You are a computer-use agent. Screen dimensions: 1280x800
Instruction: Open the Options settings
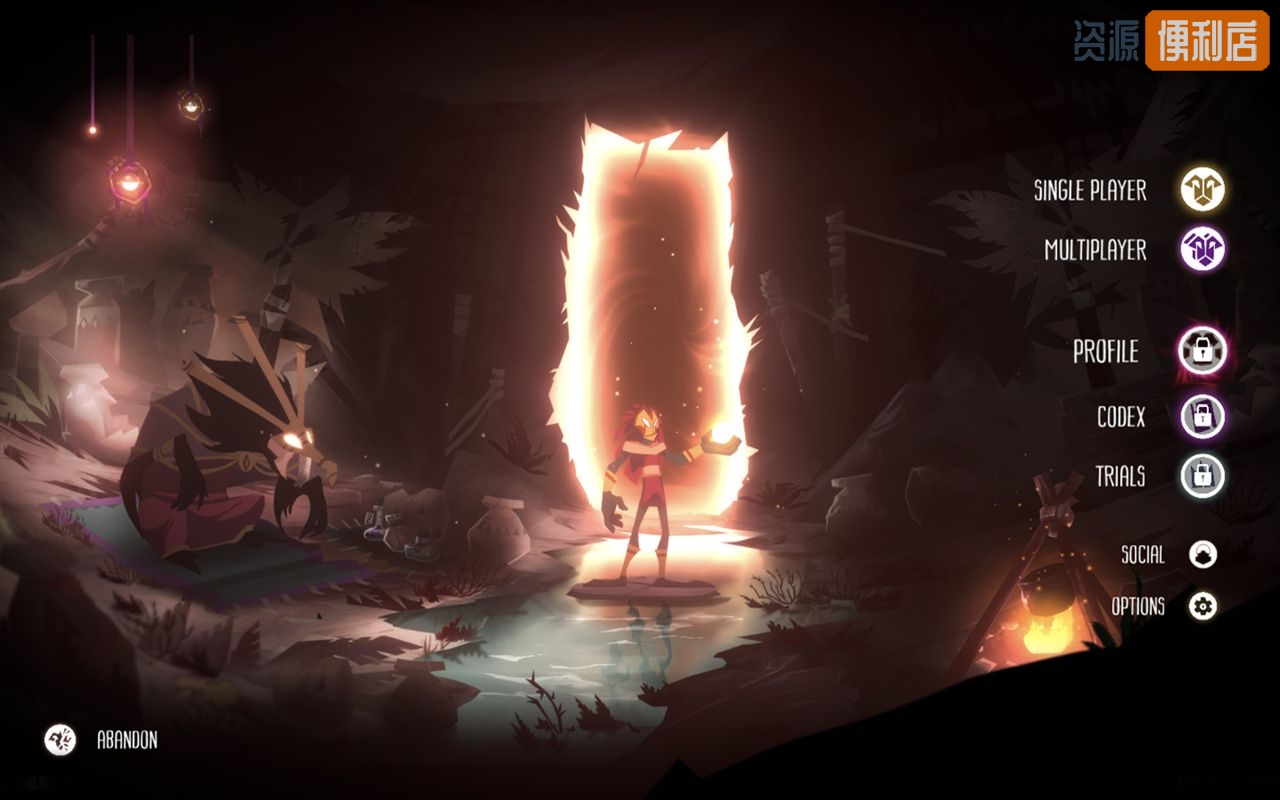(x=1138, y=606)
